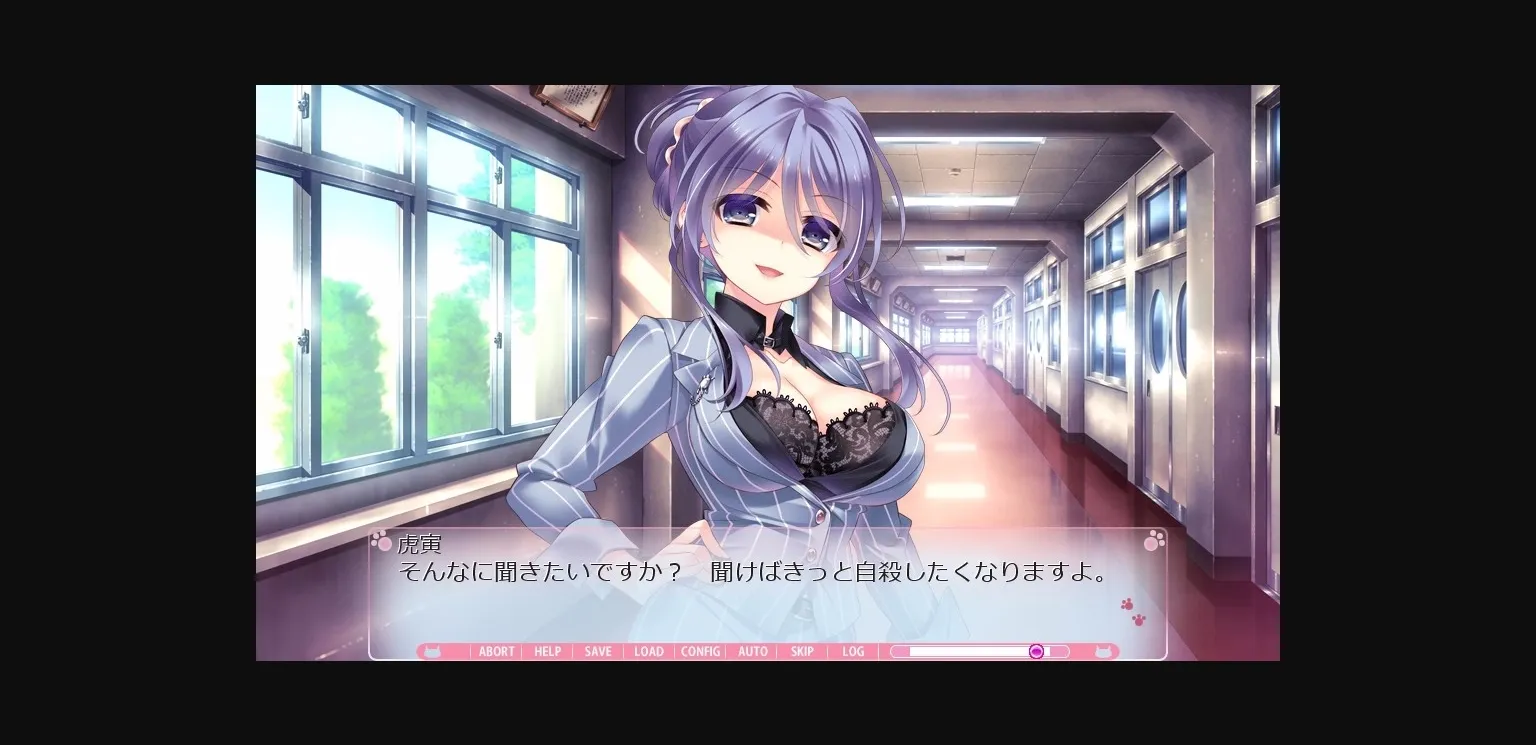1536x745 pixels.
Task: Click the pink slider handle on the menu bar
Action: coord(1037,651)
